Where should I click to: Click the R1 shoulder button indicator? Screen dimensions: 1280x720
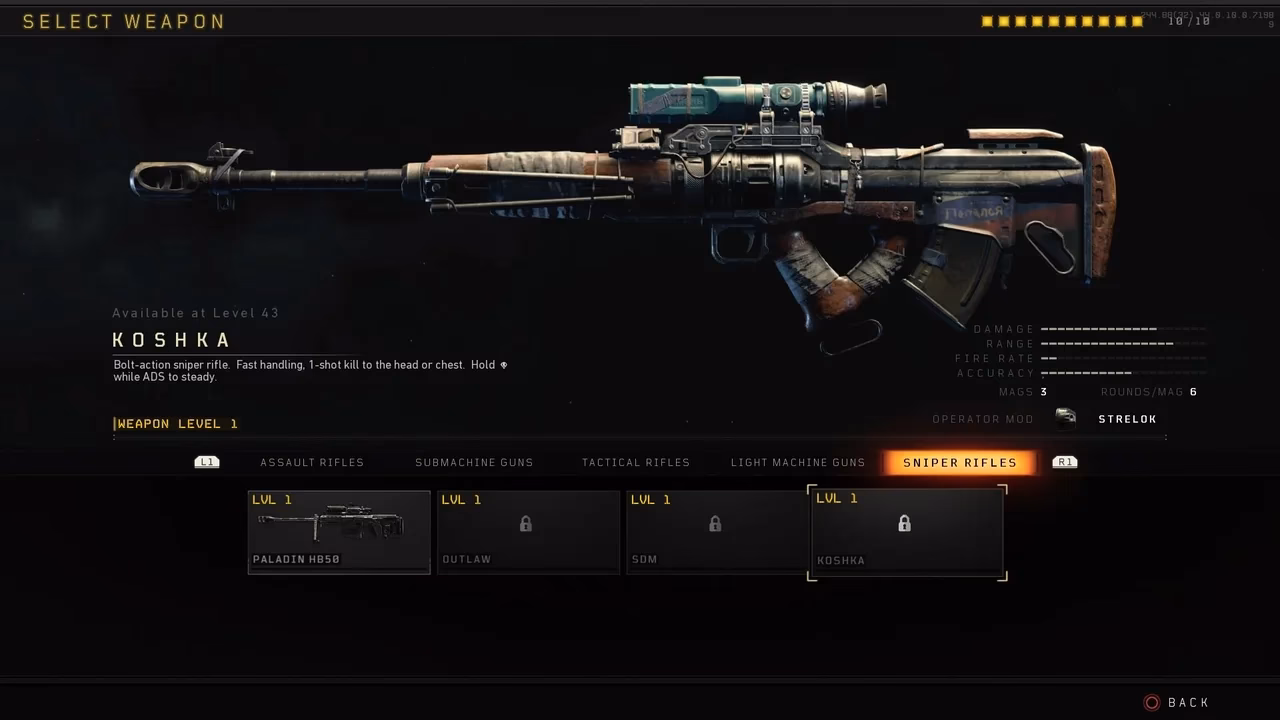[x=1064, y=462]
